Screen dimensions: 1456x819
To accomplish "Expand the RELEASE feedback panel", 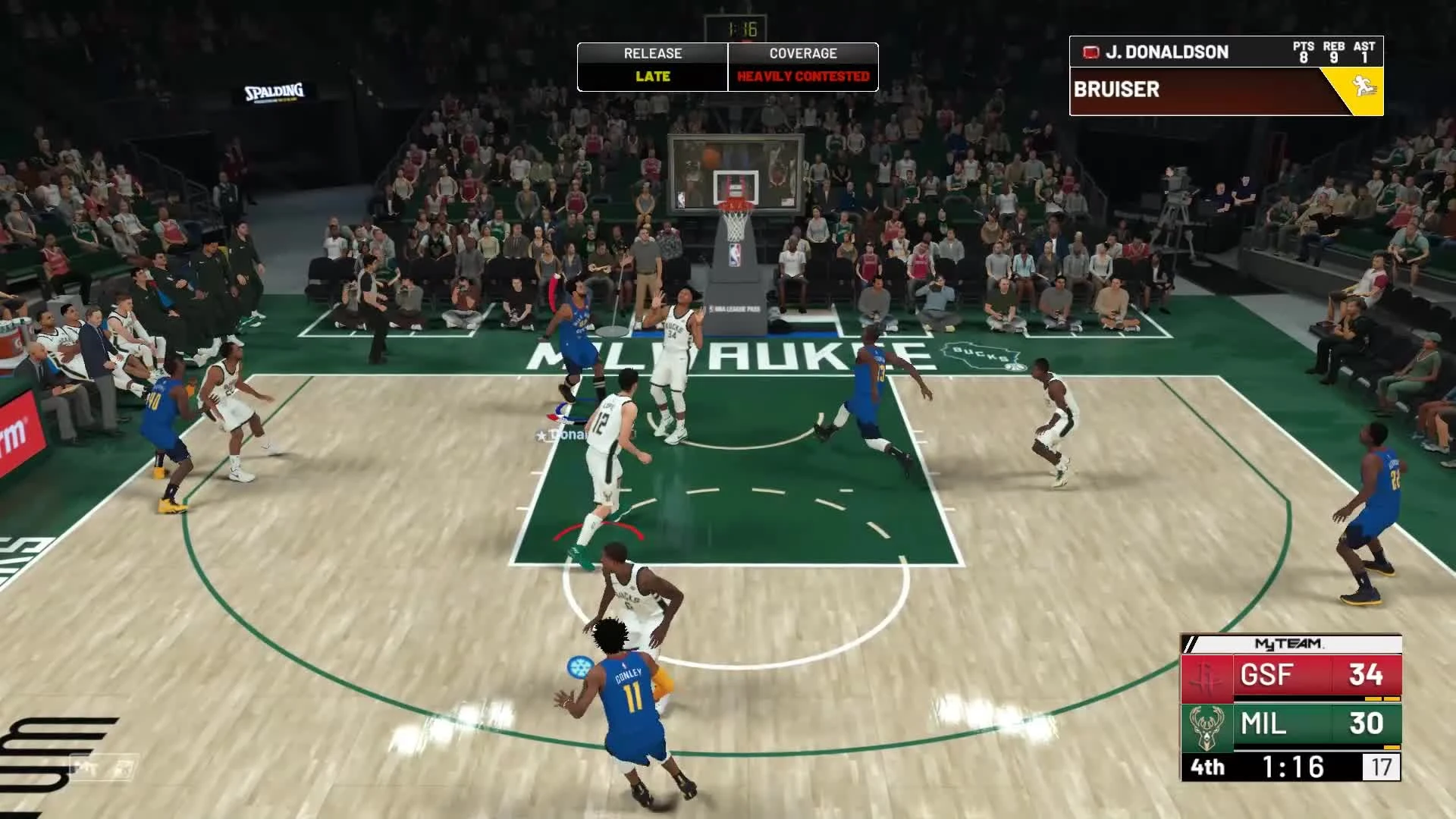I will click(652, 64).
